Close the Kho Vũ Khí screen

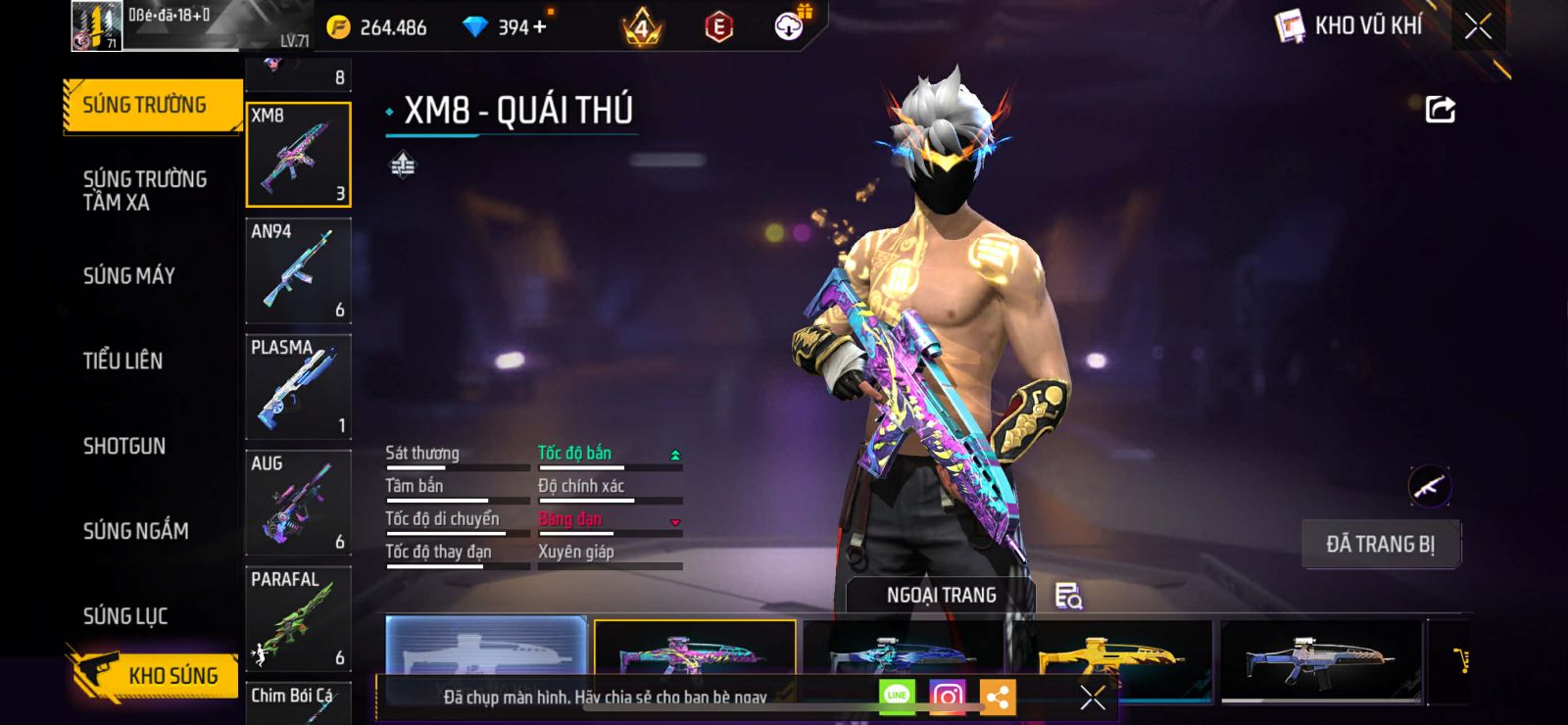1478,26
